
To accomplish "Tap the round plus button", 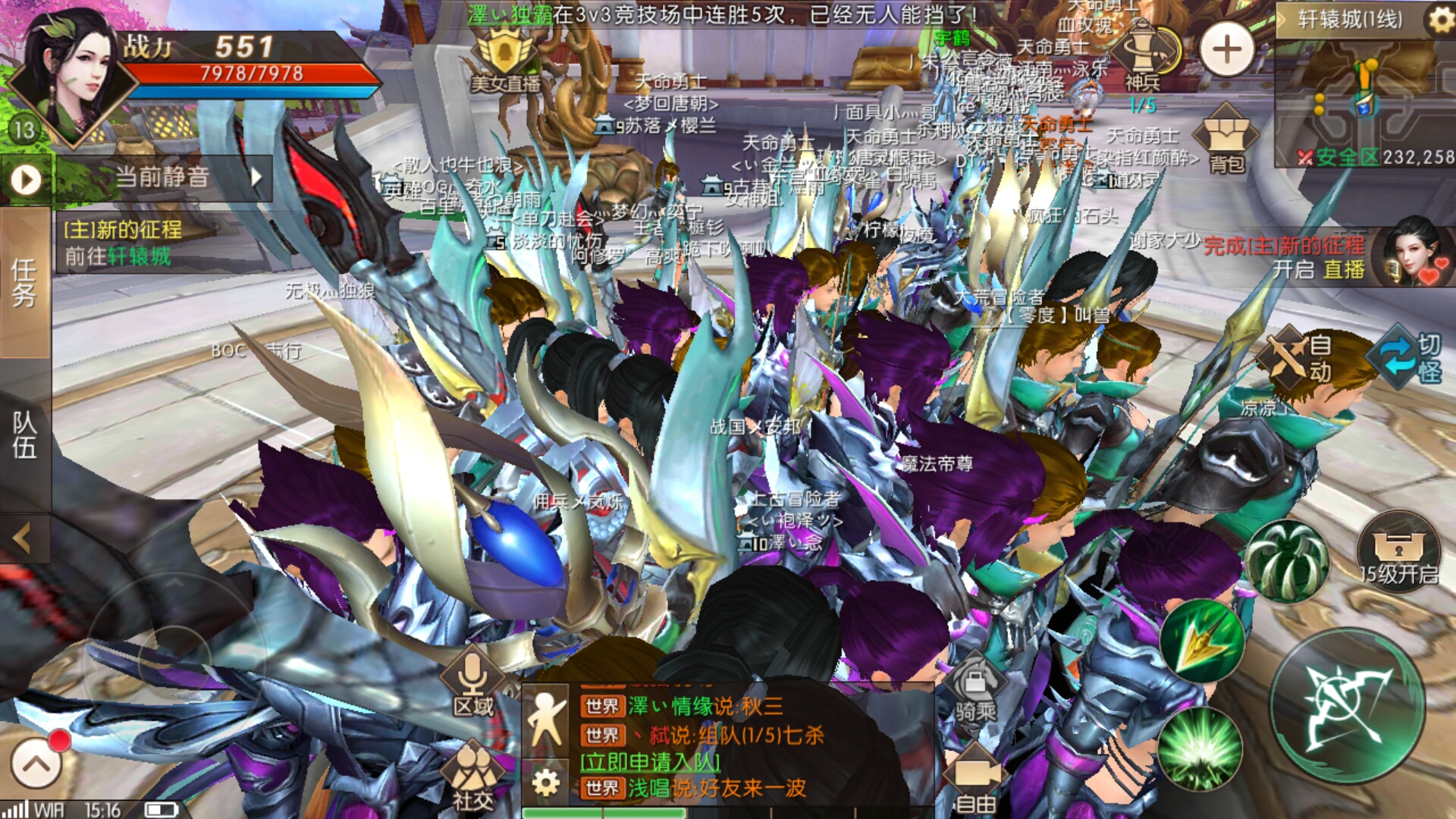I will (1226, 50).
